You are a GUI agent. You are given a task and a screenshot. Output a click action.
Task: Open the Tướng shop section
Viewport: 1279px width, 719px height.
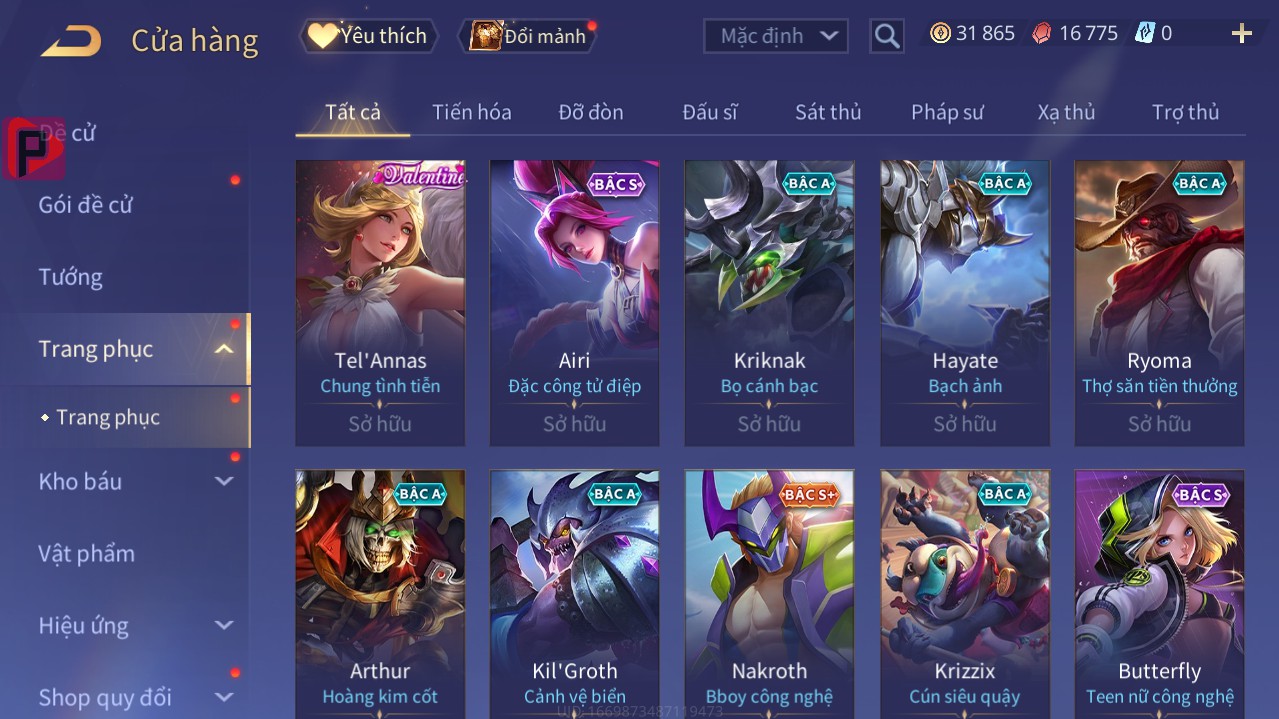click(x=71, y=277)
